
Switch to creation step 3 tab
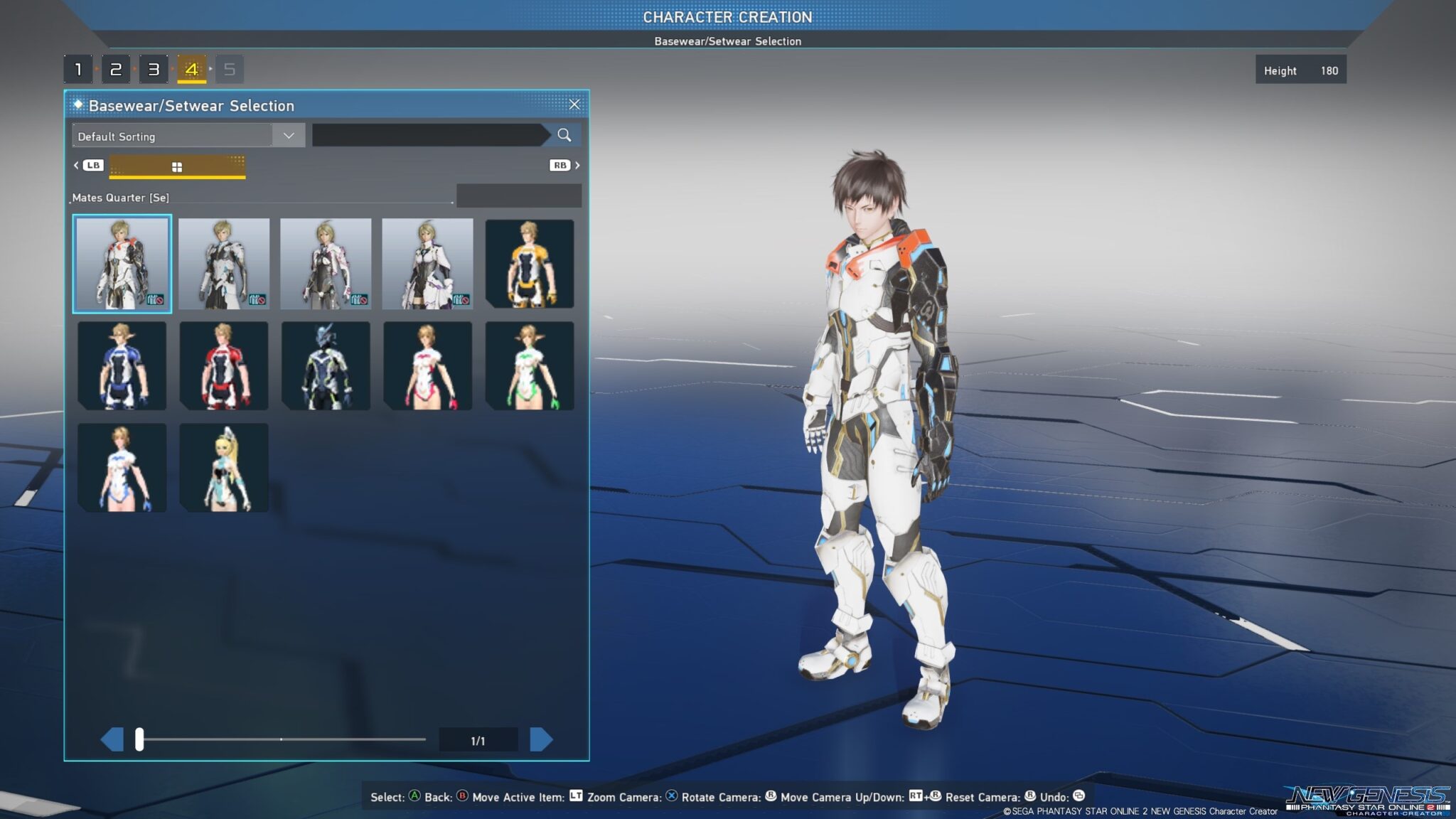pos(153,69)
